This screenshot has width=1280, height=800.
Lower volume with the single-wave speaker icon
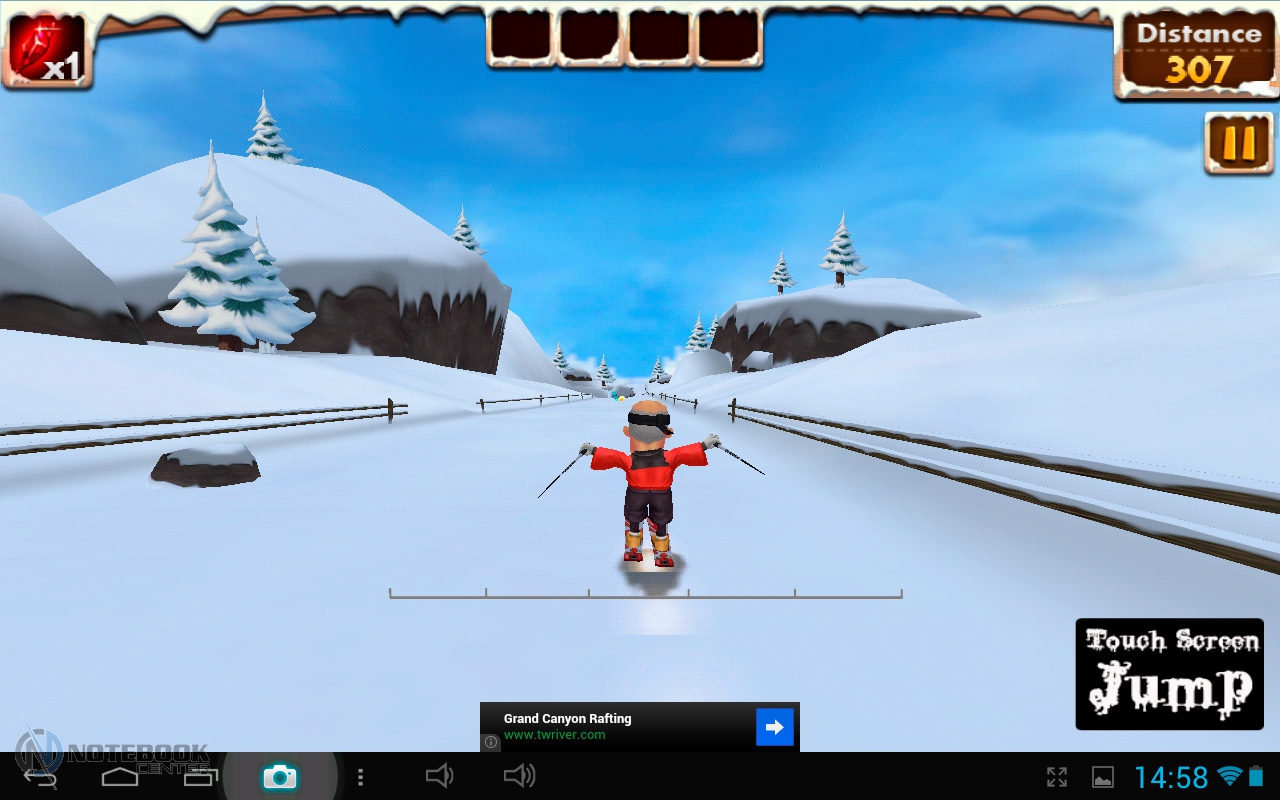439,776
